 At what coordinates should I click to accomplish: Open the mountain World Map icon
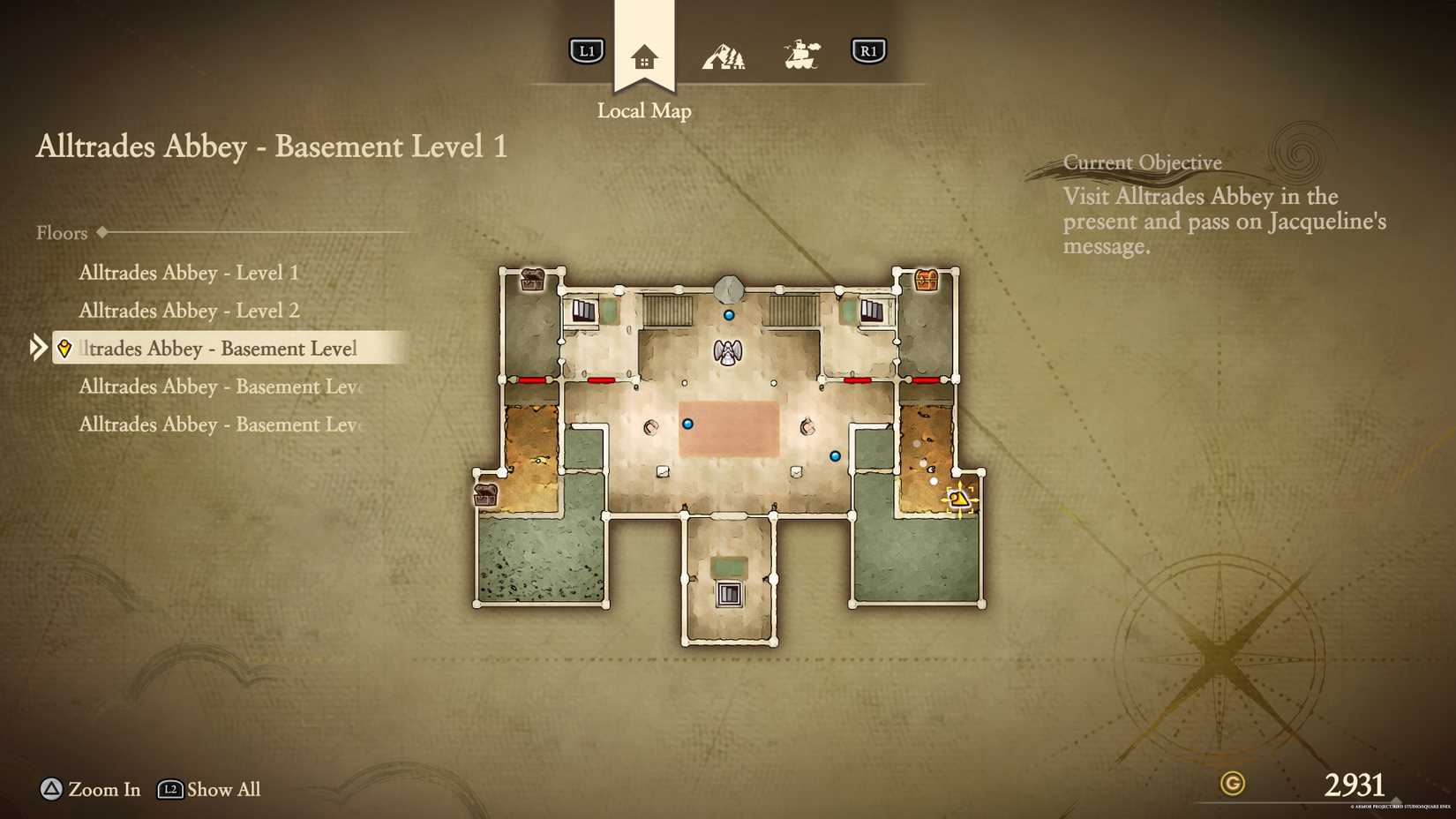tap(724, 53)
